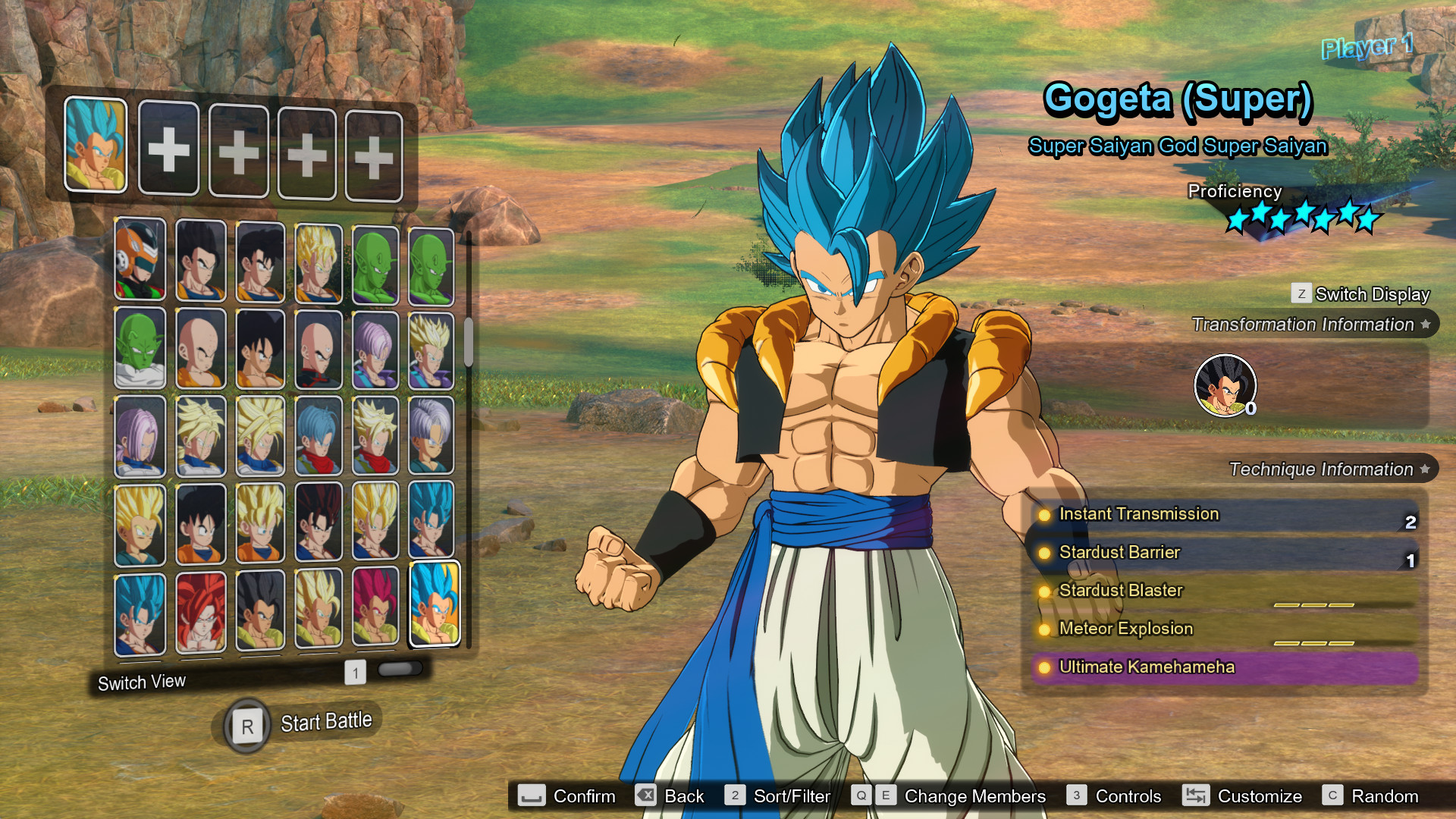1456x819 pixels.
Task: Toggle Switch Display
Action: point(1357,294)
